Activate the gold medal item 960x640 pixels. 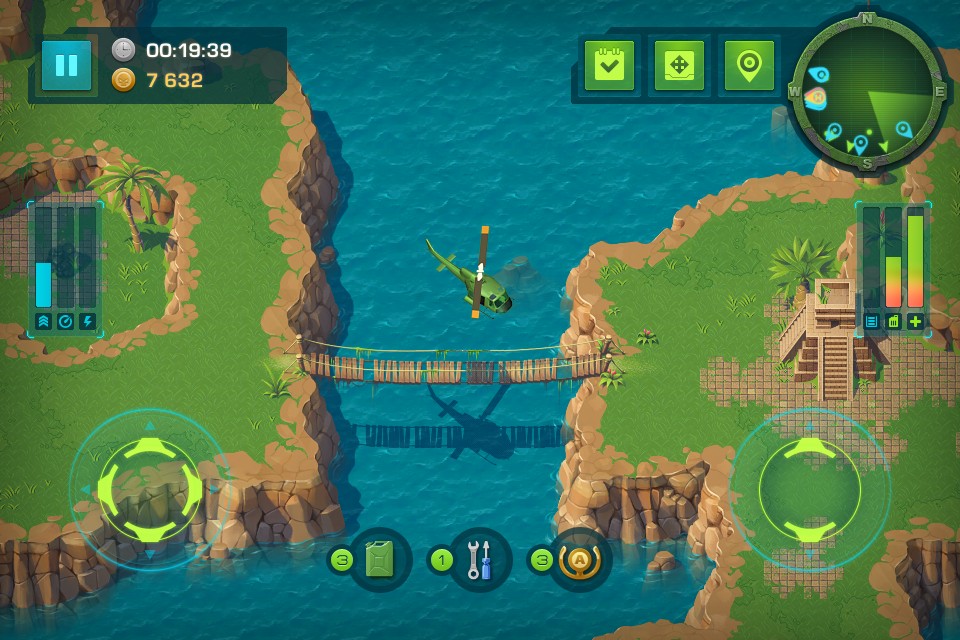pos(578,560)
